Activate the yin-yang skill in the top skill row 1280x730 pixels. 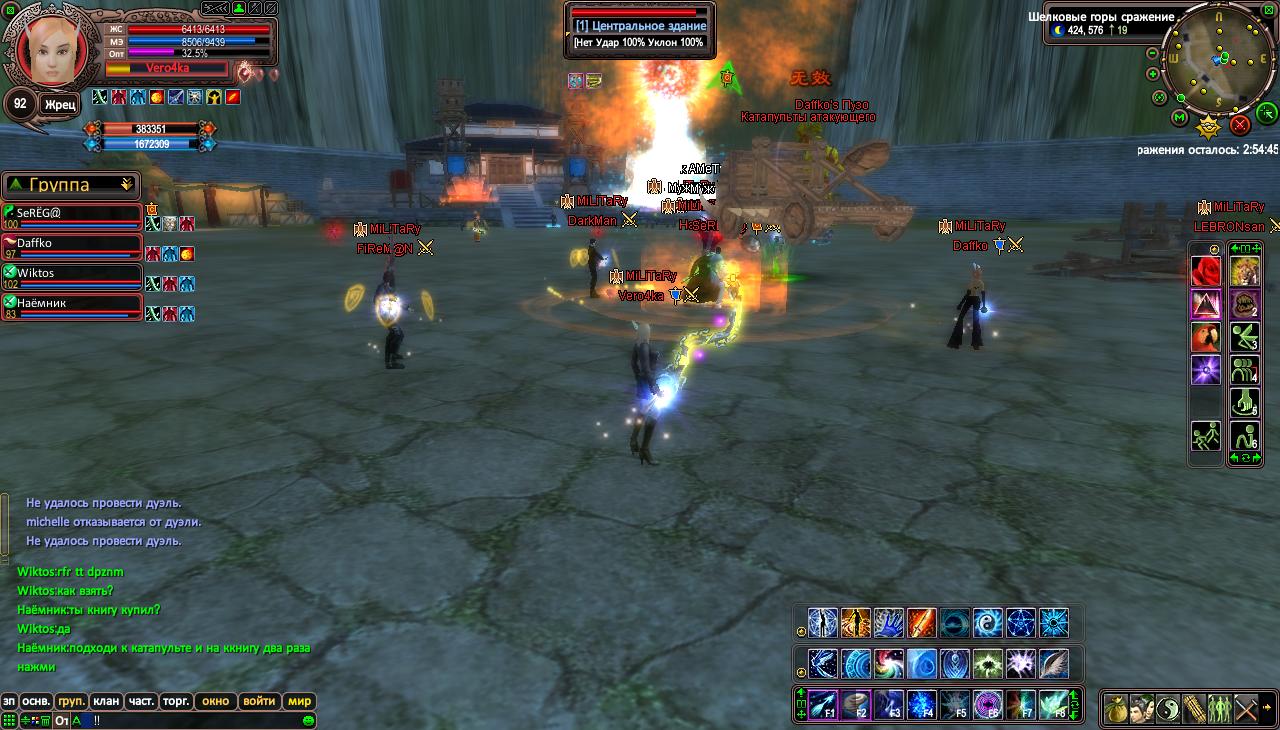pos(988,623)
